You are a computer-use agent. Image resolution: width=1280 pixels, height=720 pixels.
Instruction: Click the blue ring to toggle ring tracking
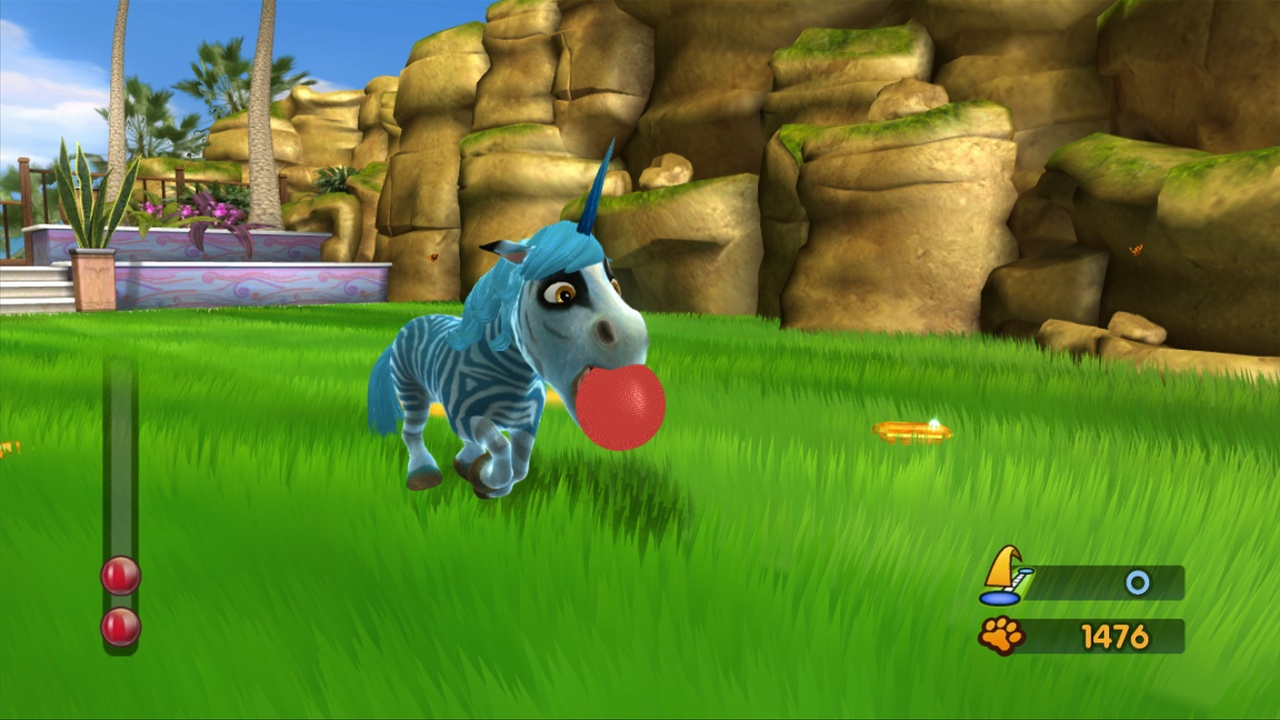(1138, 583)
